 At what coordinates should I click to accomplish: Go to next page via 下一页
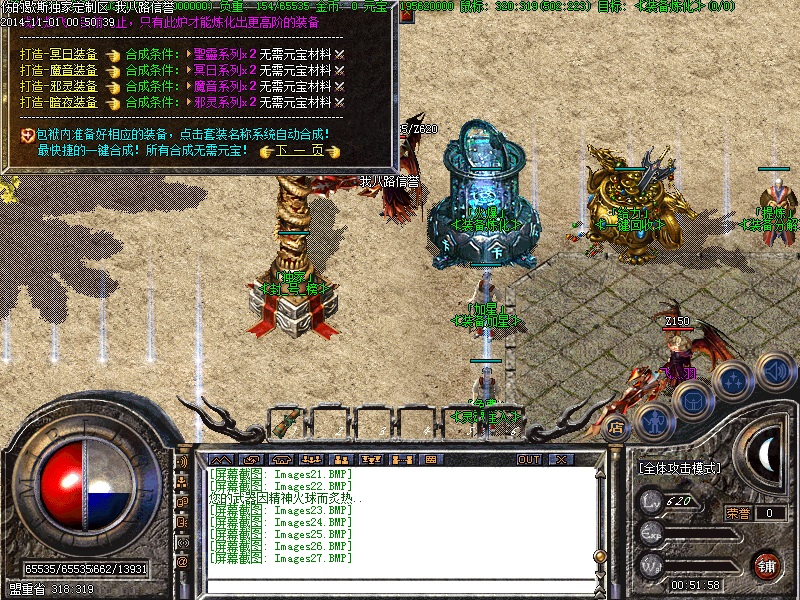(299, 151)
